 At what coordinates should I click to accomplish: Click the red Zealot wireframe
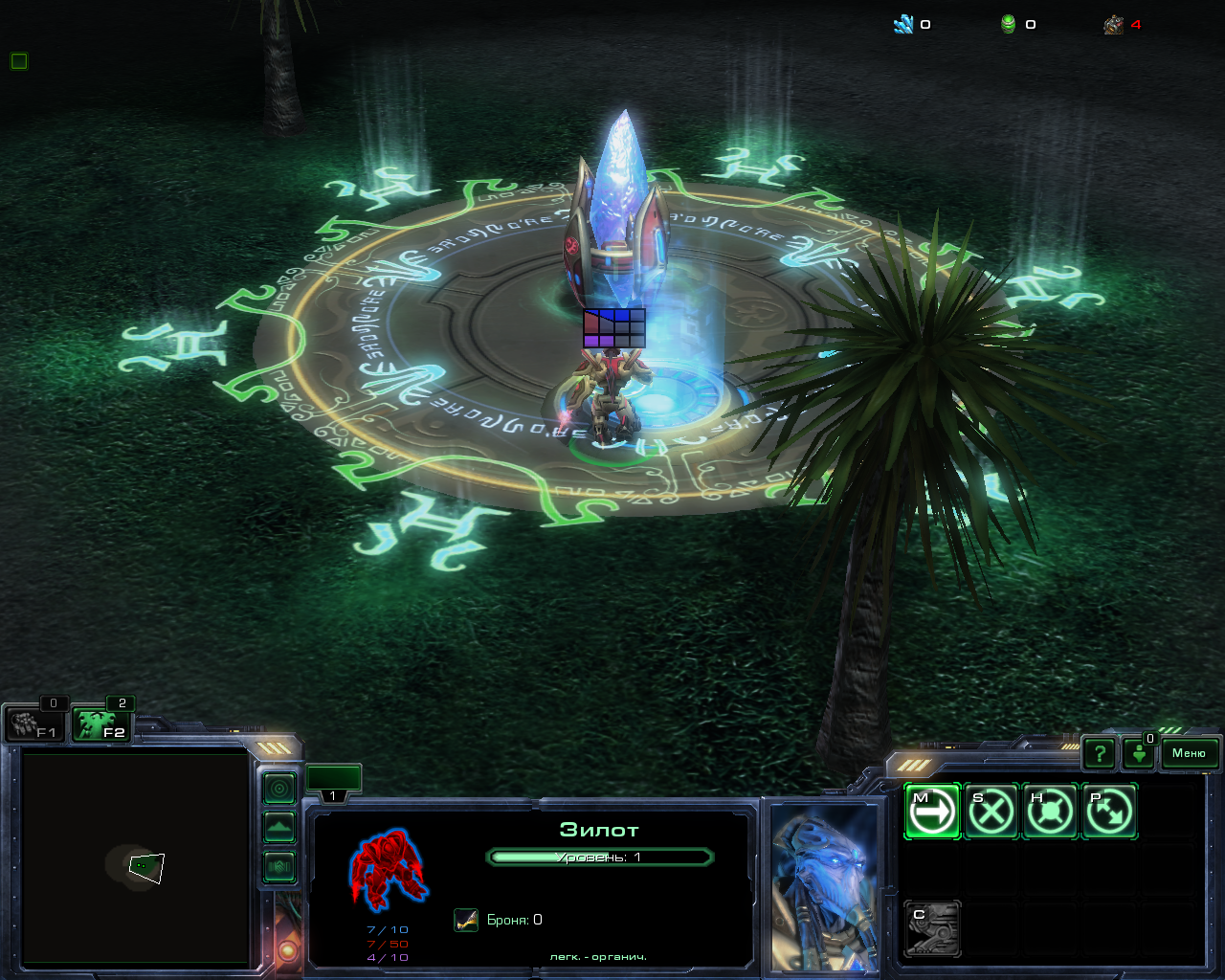[388, 868]
